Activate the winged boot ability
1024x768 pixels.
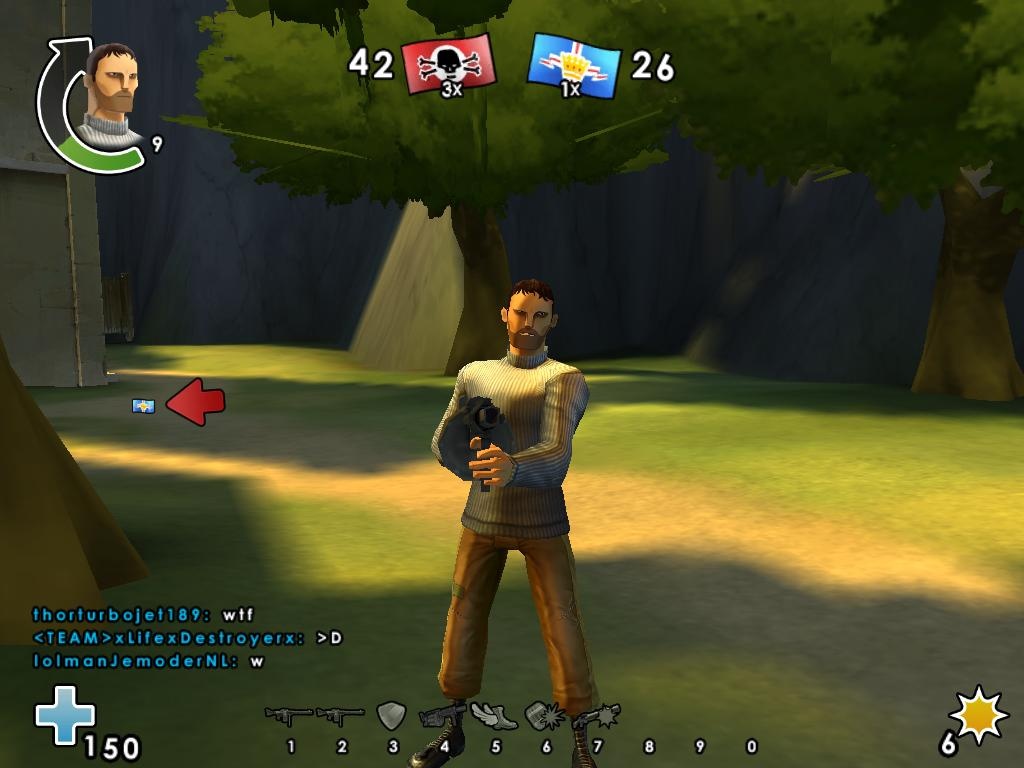click(x=494, y=716)
